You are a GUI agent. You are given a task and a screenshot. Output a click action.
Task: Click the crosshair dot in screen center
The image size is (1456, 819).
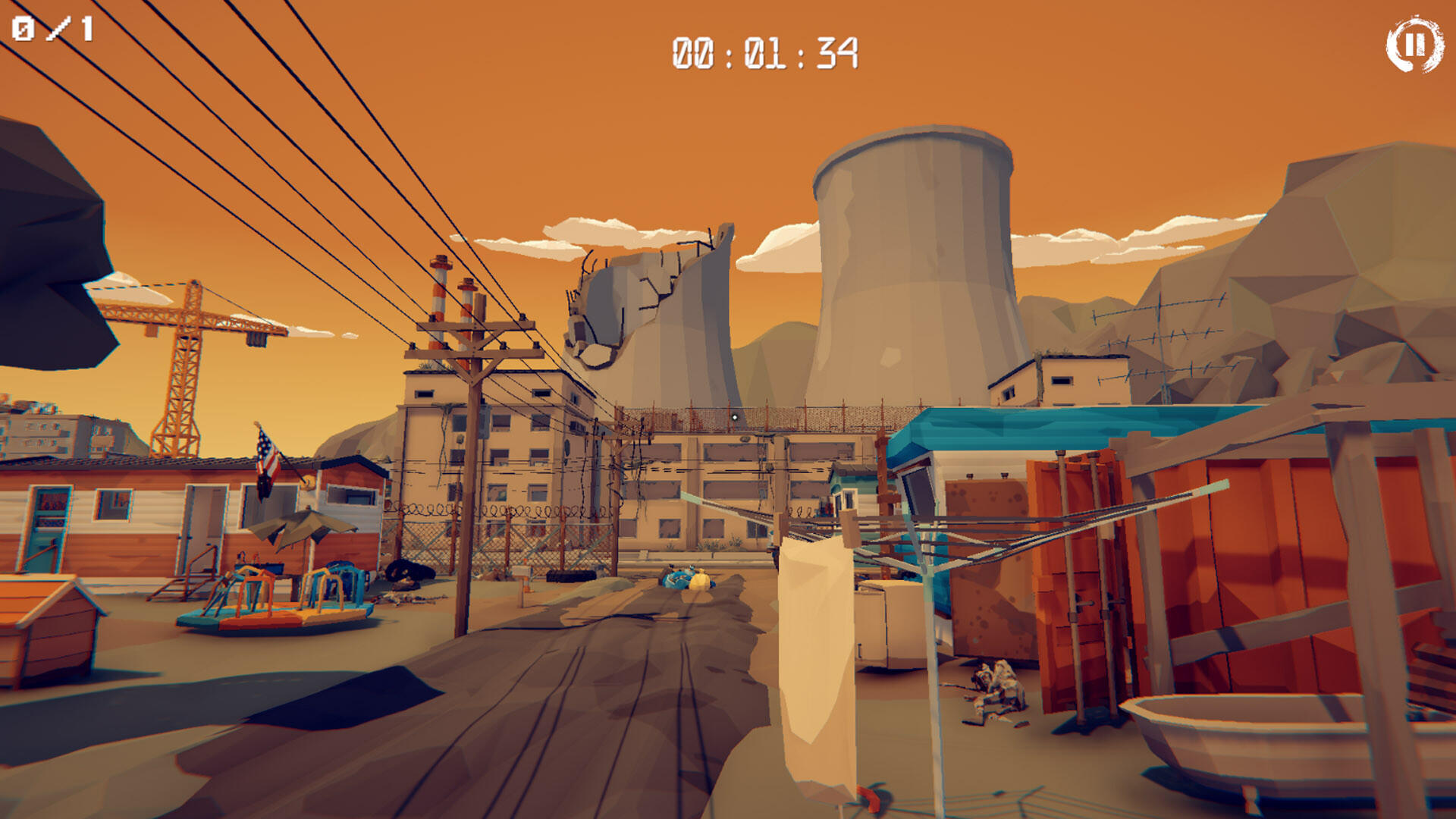tap(734, 416)
